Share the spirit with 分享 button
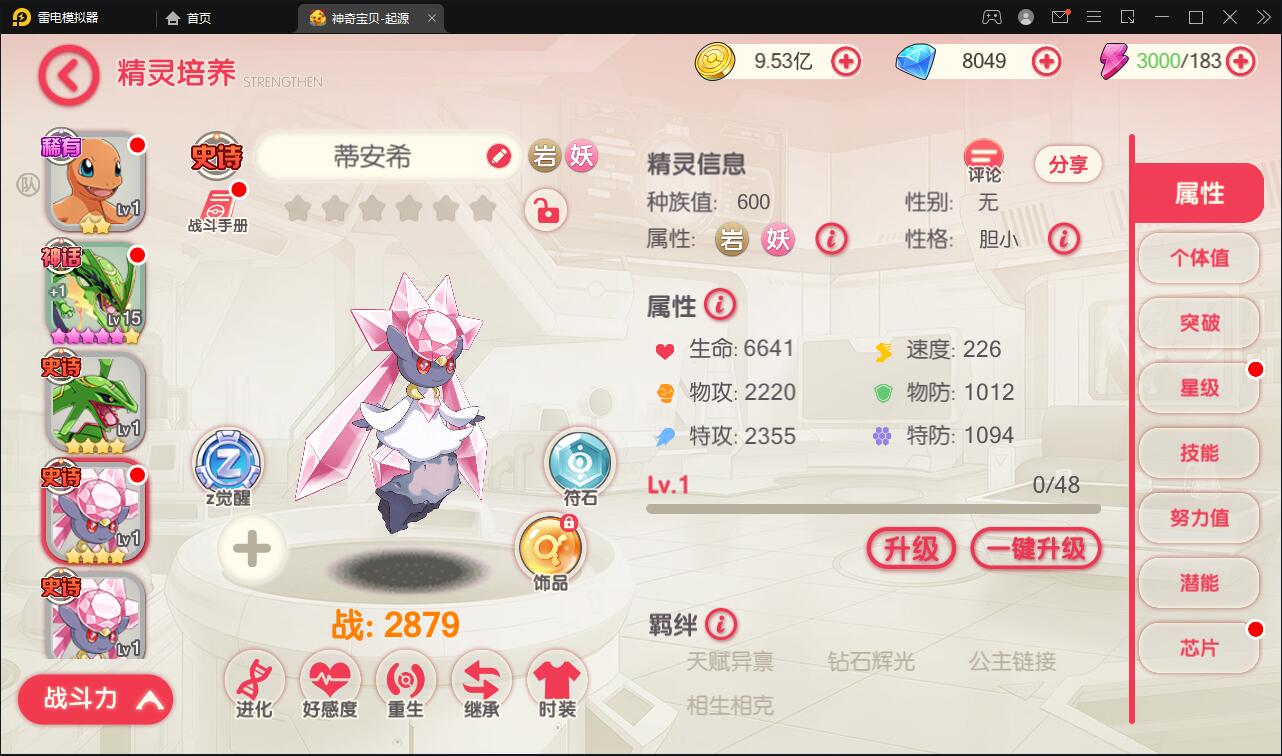Screen dimensions: 1282x756 [1068, 165]
